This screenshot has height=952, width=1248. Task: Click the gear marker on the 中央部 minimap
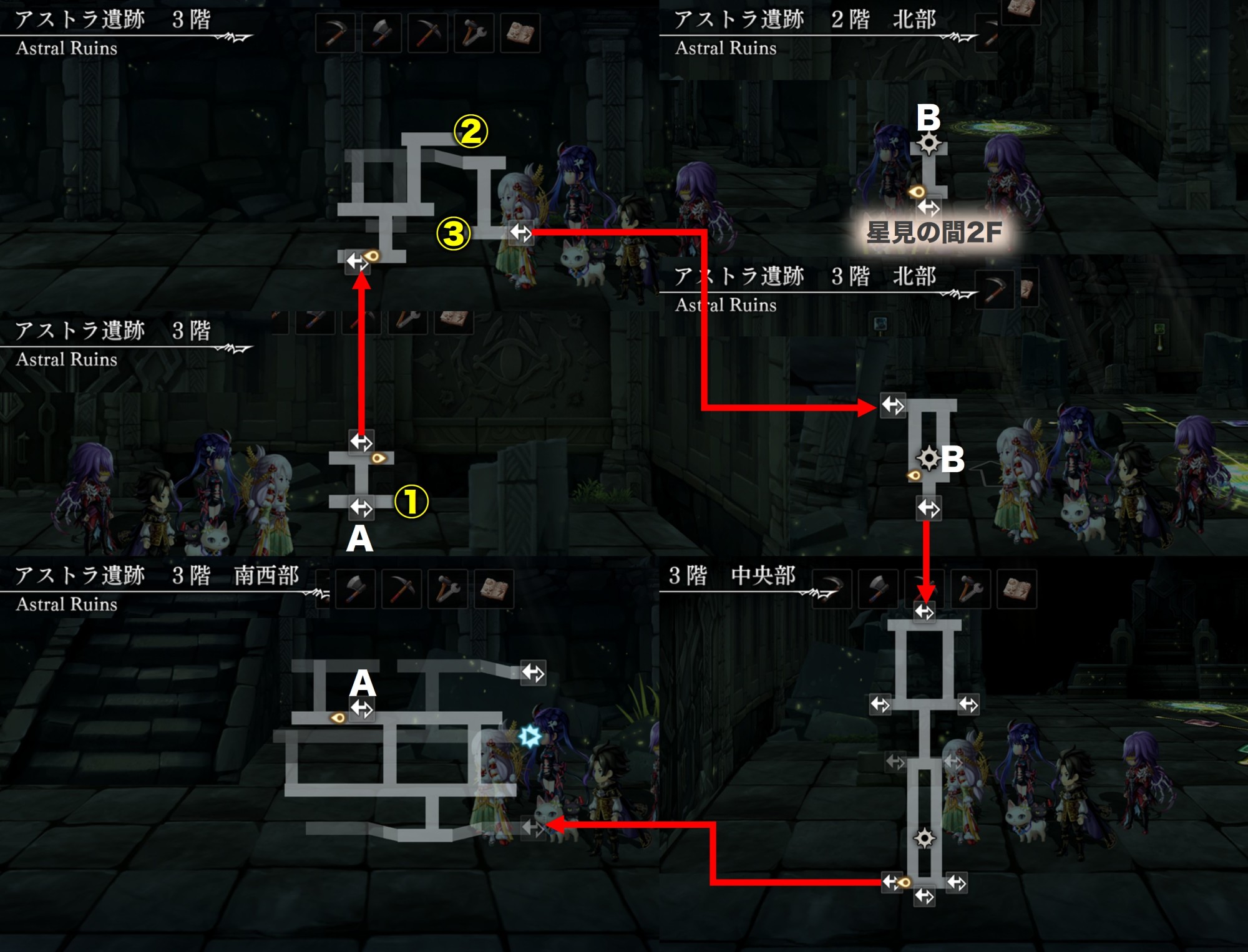click(x=924, y=838)
